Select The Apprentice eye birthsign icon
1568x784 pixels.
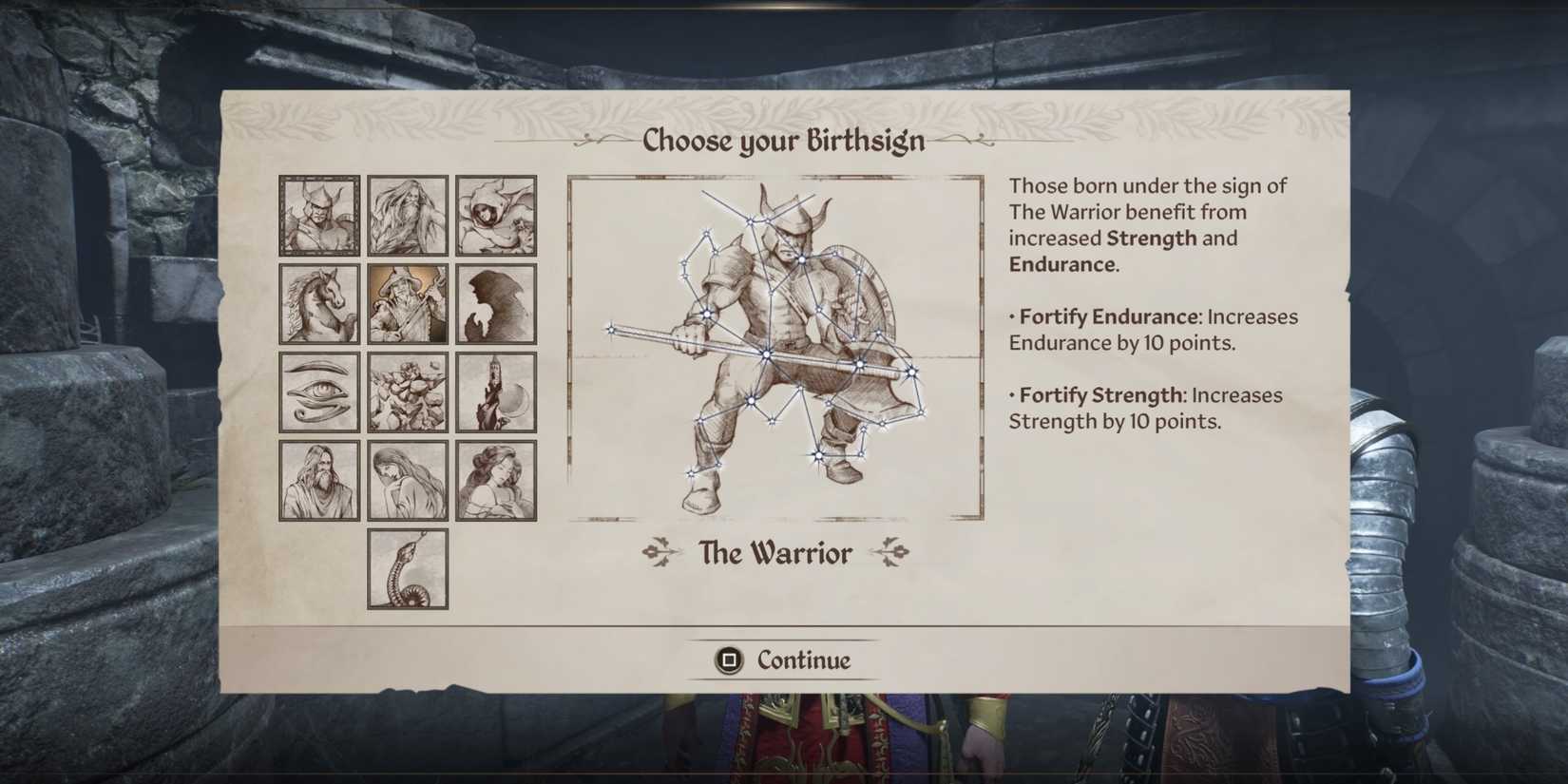coord(318,392)
